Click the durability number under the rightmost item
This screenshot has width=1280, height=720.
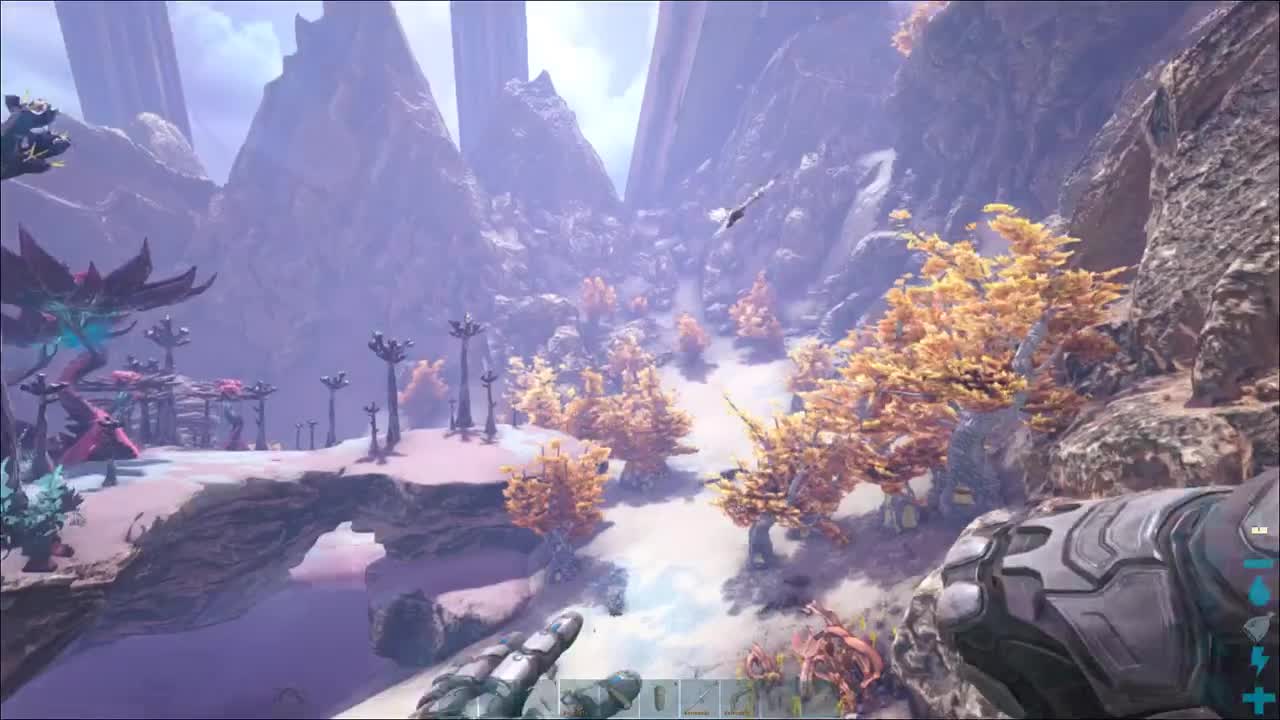pyautogui.click(x=738, y=712)
